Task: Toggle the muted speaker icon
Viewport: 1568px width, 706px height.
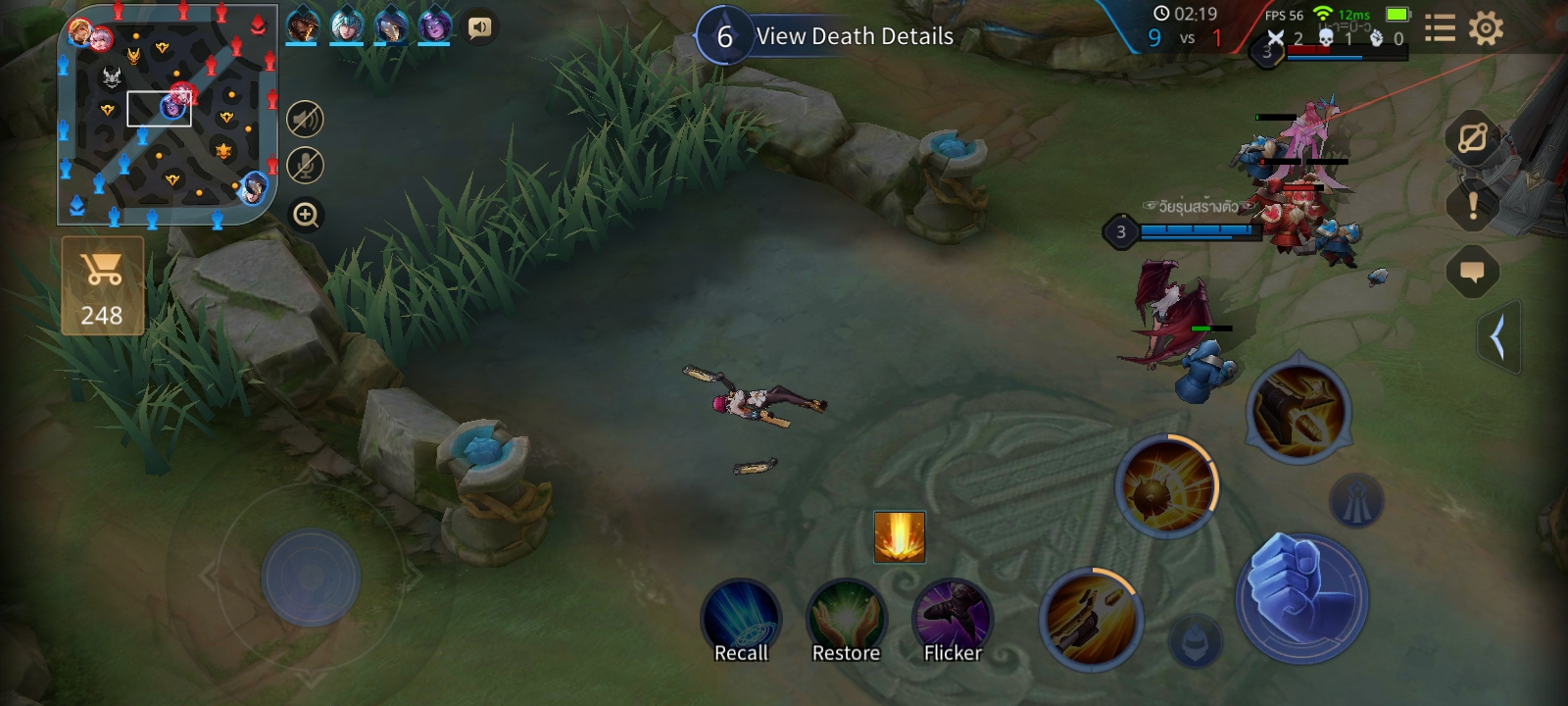Action: [306, 120]
